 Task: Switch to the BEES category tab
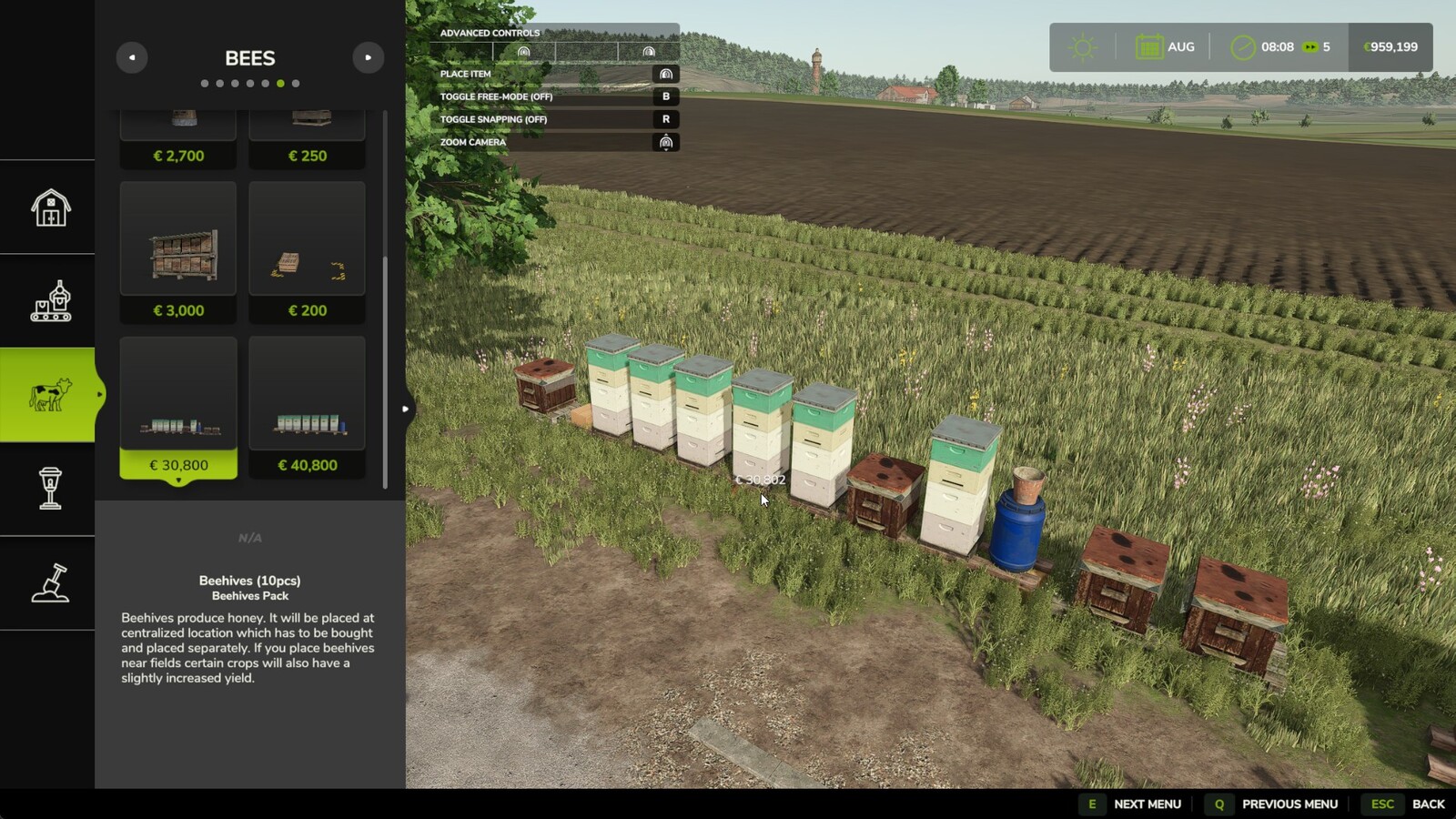(x=248, y=58)
